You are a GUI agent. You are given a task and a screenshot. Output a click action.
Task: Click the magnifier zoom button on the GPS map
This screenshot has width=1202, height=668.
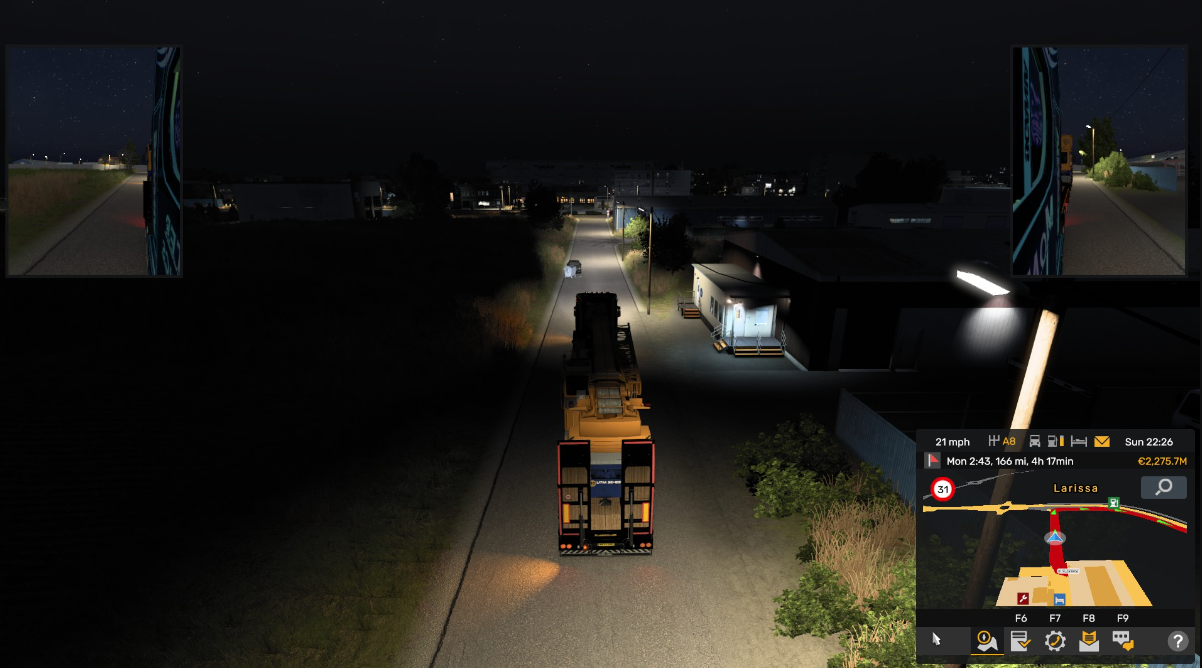pyautogui.click(x=1164, y=487)
